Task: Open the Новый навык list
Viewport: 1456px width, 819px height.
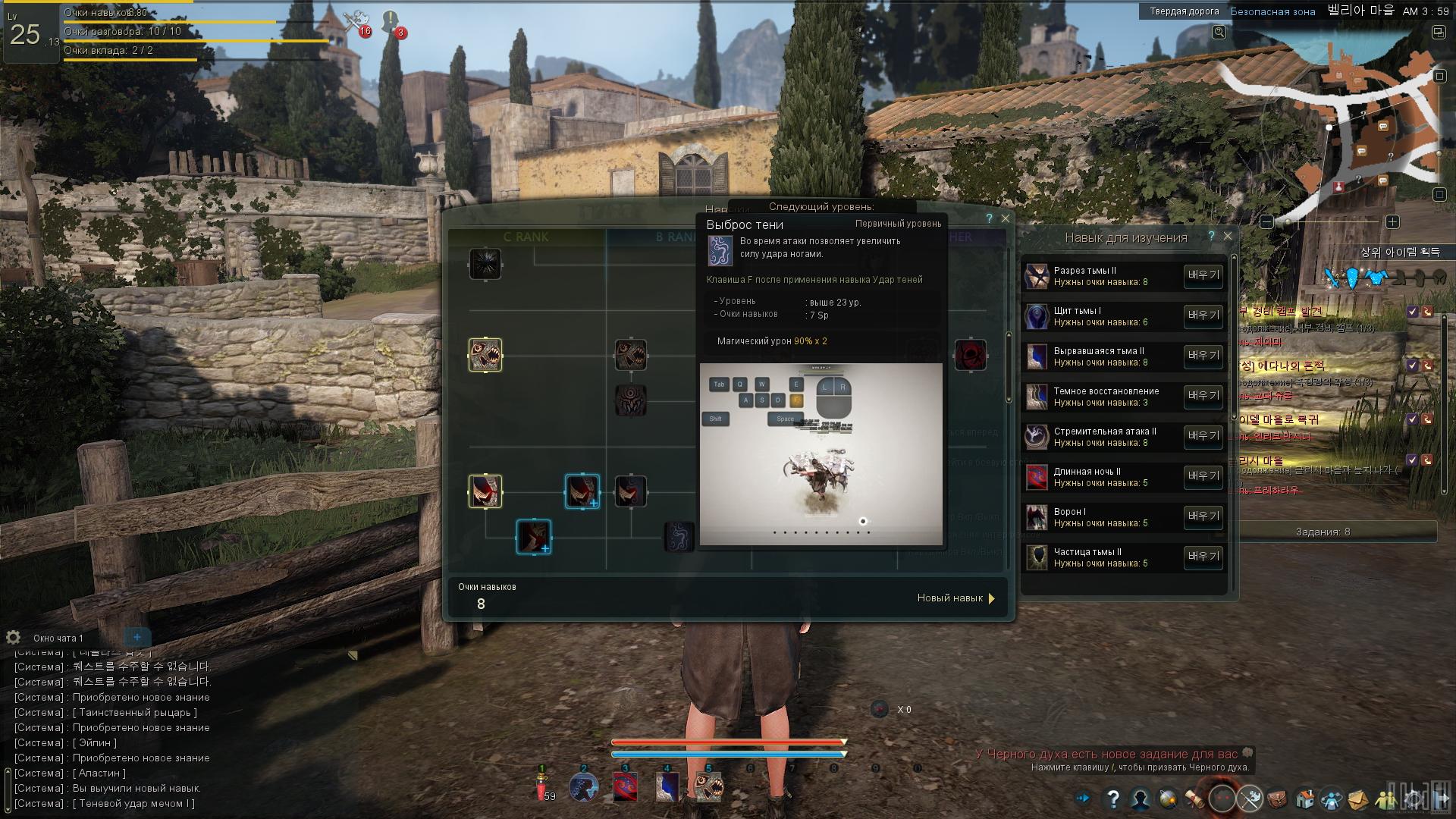Action: 955,598
